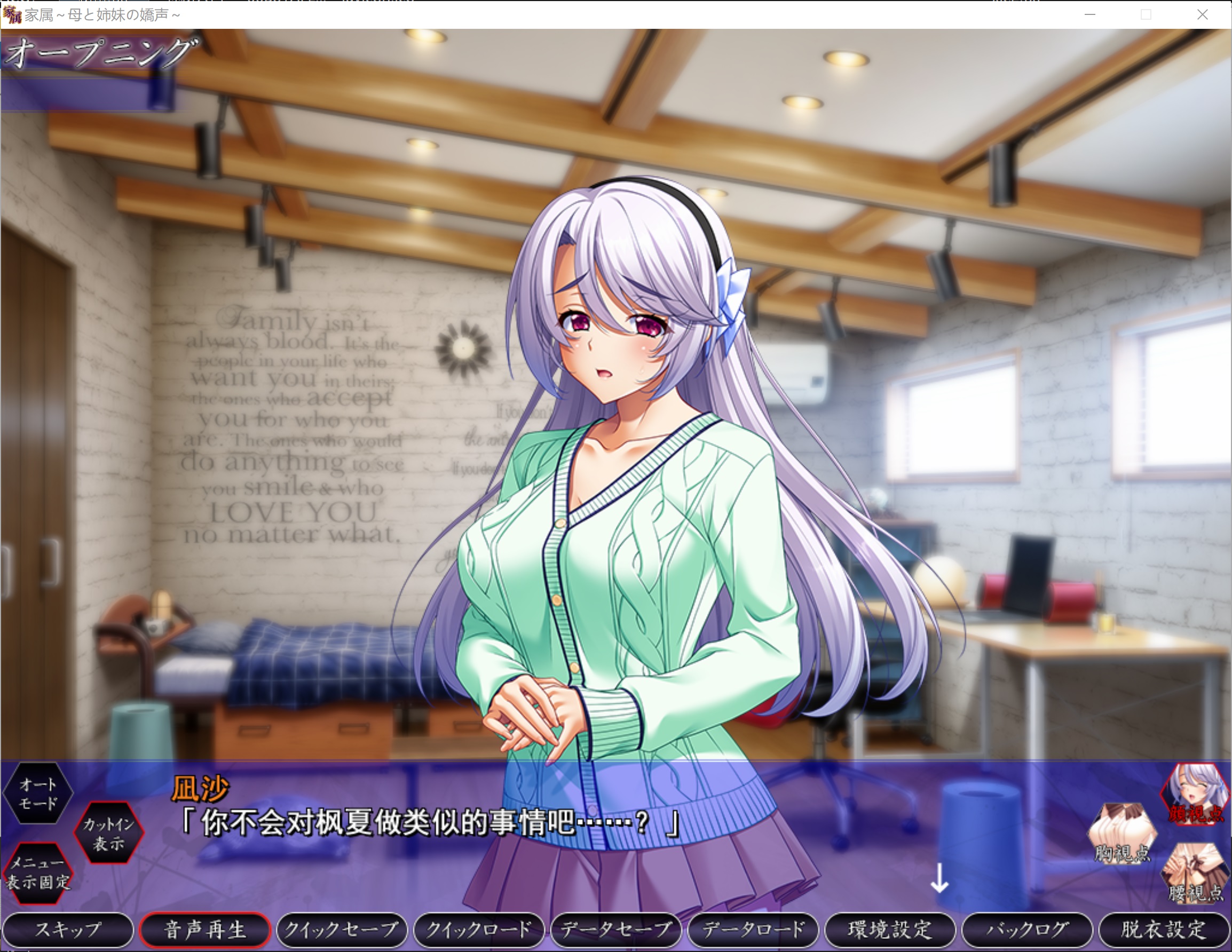
Task: Start skipping text with スキップ
Action: click(68, 929)
